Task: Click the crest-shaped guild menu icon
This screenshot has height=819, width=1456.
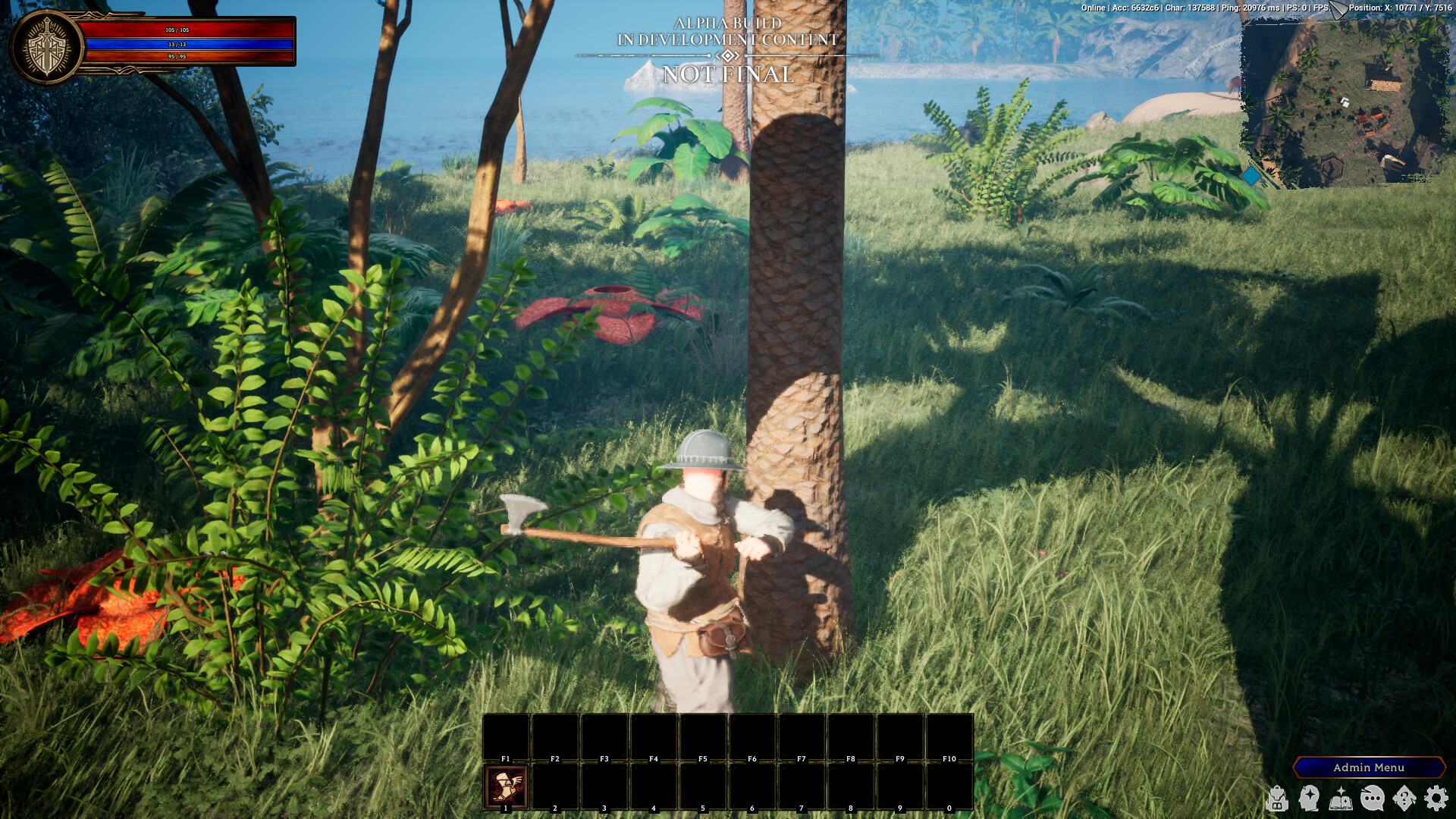Action: coord(1404,798)
